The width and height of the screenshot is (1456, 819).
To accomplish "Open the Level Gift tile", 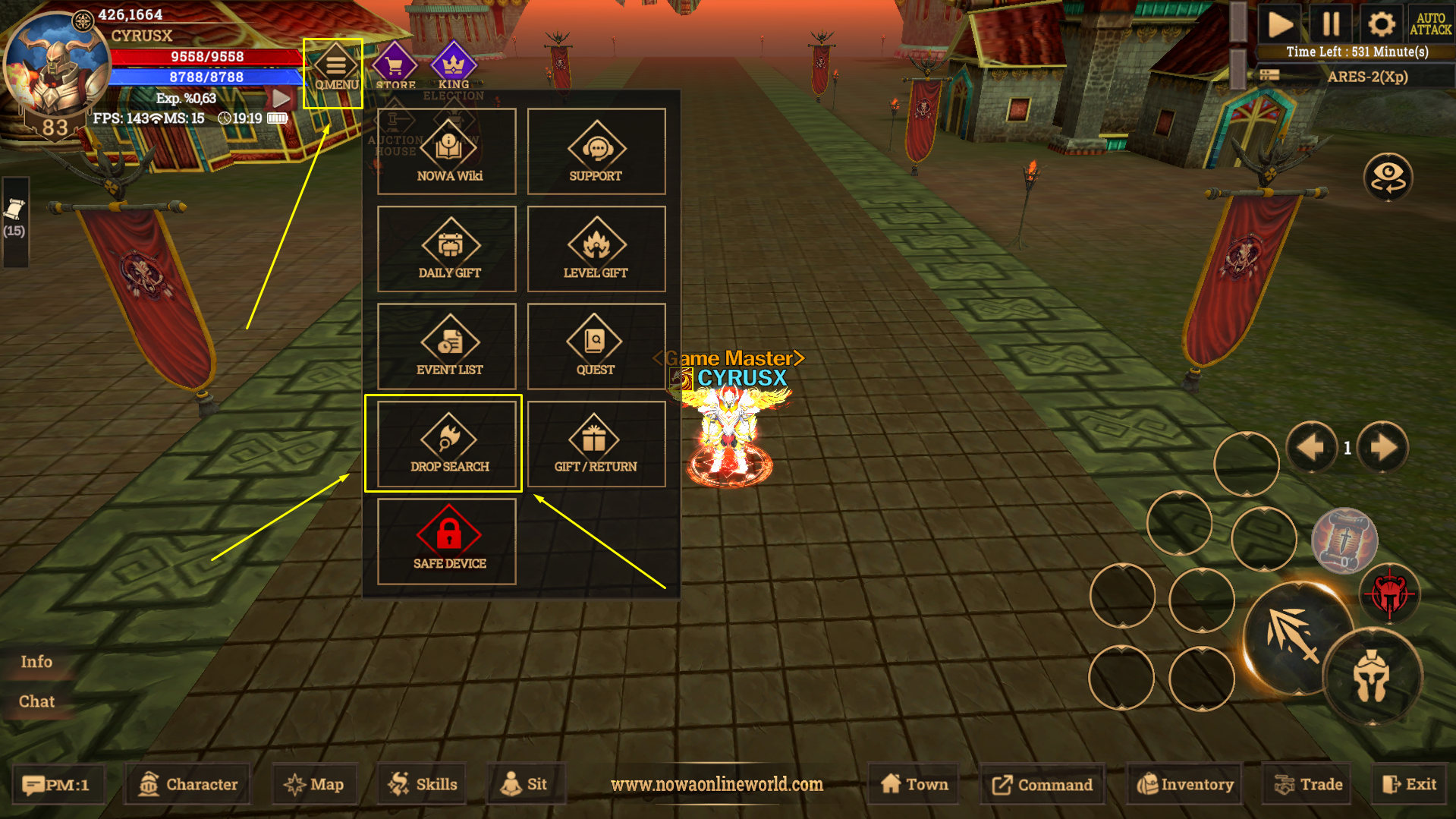I will pyautogui.click(x=596, y=249).
